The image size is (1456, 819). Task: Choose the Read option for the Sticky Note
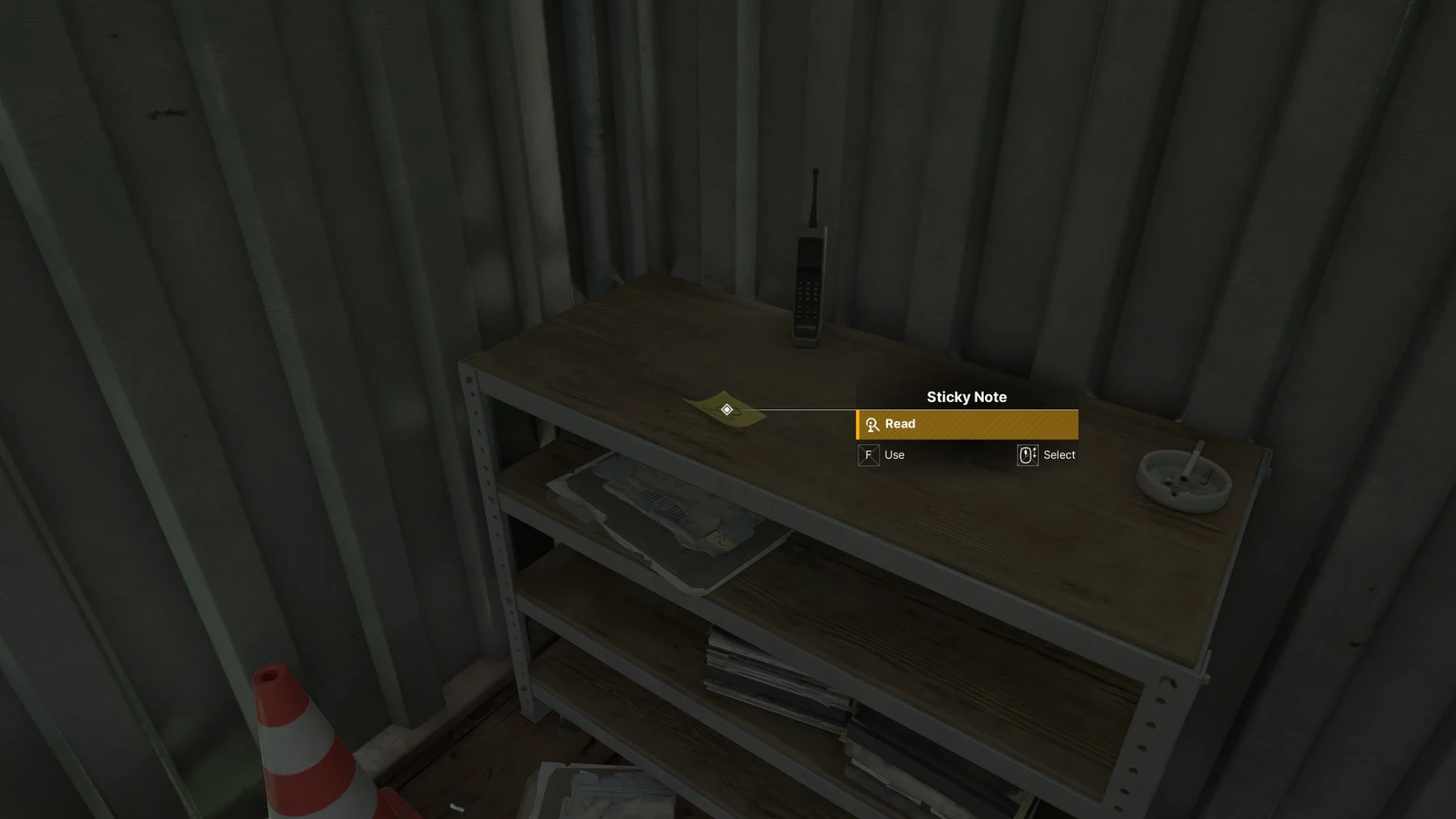pyautogui.click(x=967, y=425)
